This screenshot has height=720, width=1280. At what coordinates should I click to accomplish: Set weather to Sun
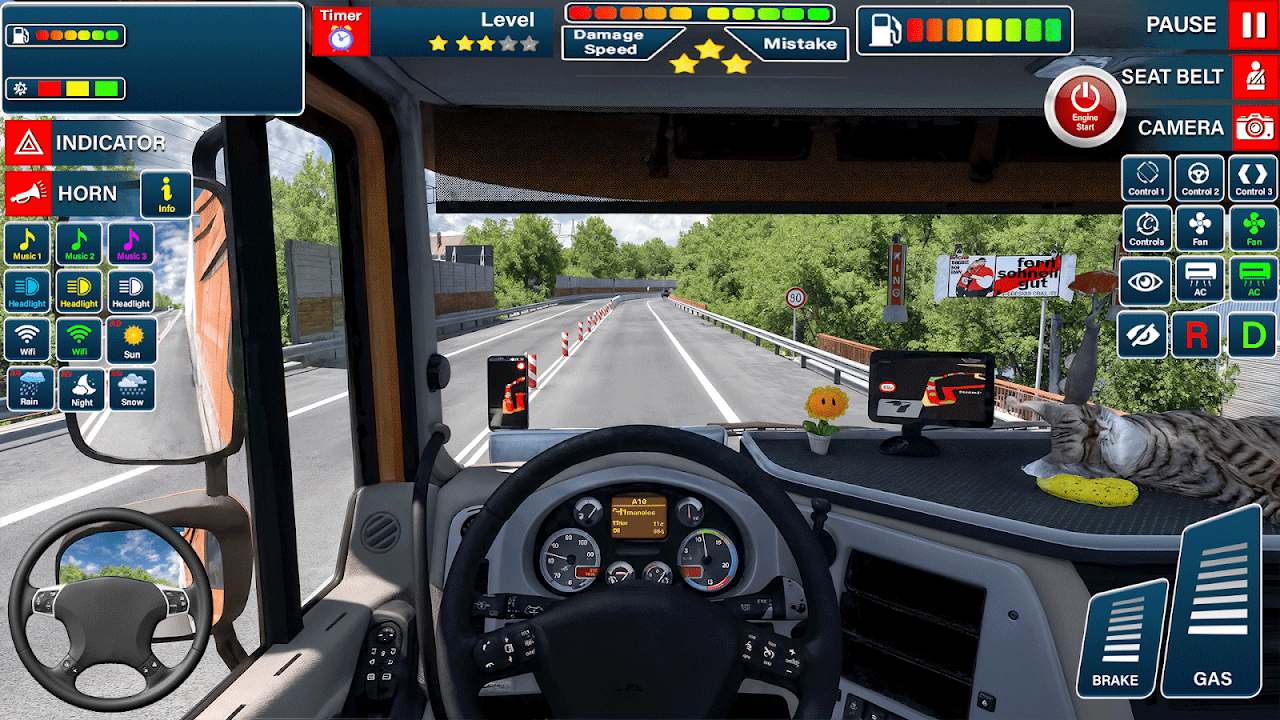132,340
